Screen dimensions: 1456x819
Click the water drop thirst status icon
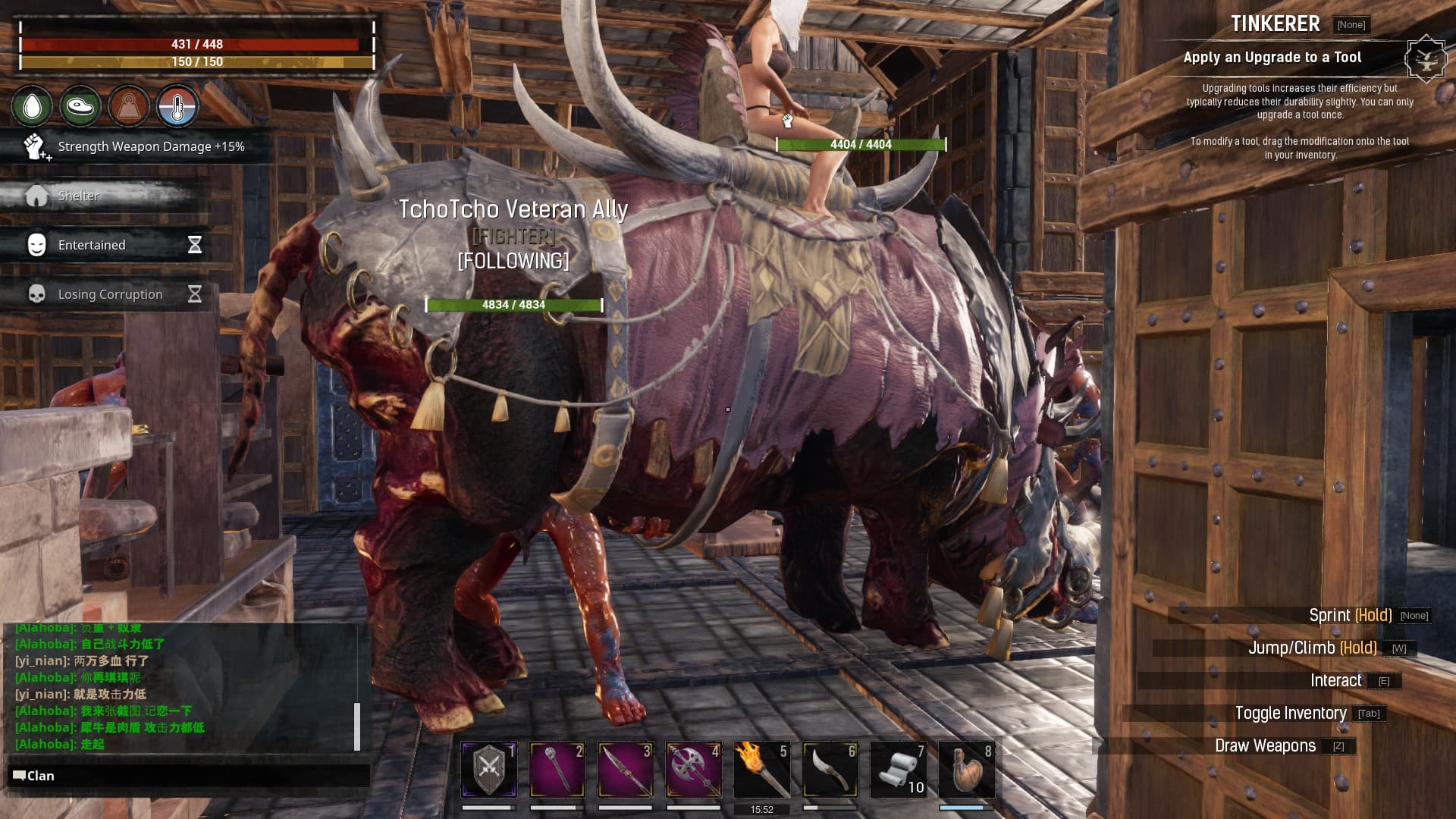pyautogui.click(x=32, y=106)
